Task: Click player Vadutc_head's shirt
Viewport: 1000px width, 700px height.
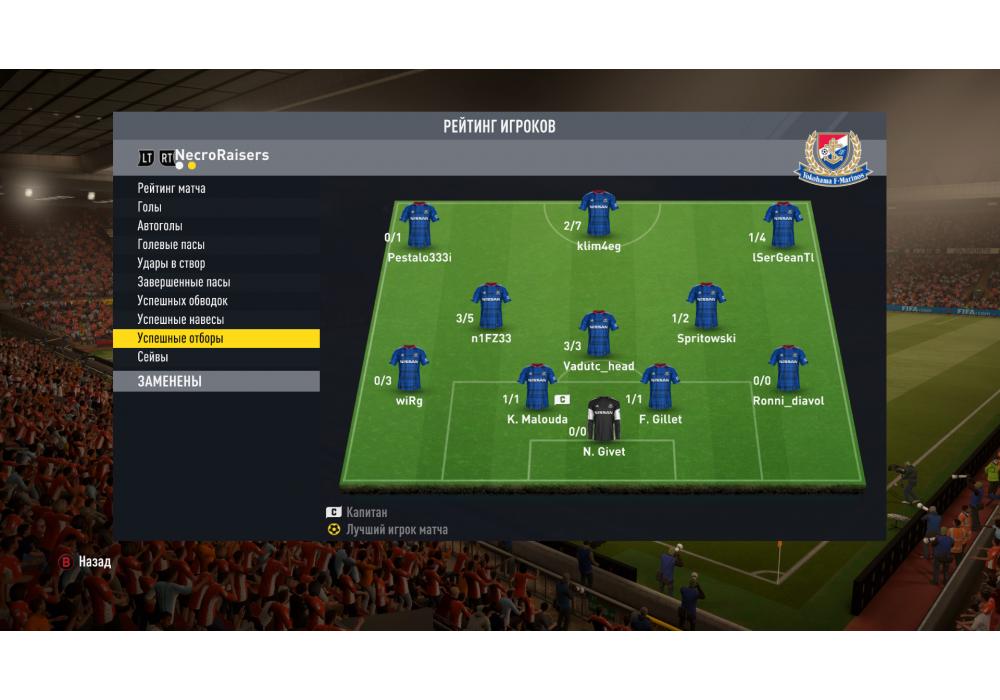Action: click(598, 334)
